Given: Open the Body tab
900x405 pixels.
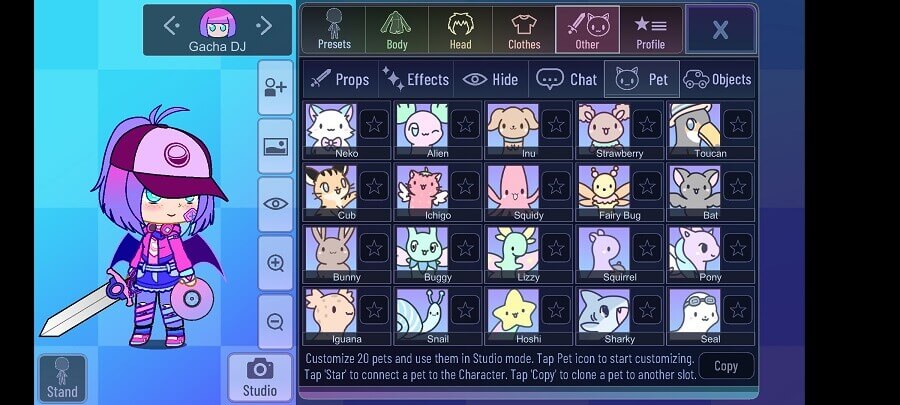Looking at the screenshot, I should (x=397, y=30).
